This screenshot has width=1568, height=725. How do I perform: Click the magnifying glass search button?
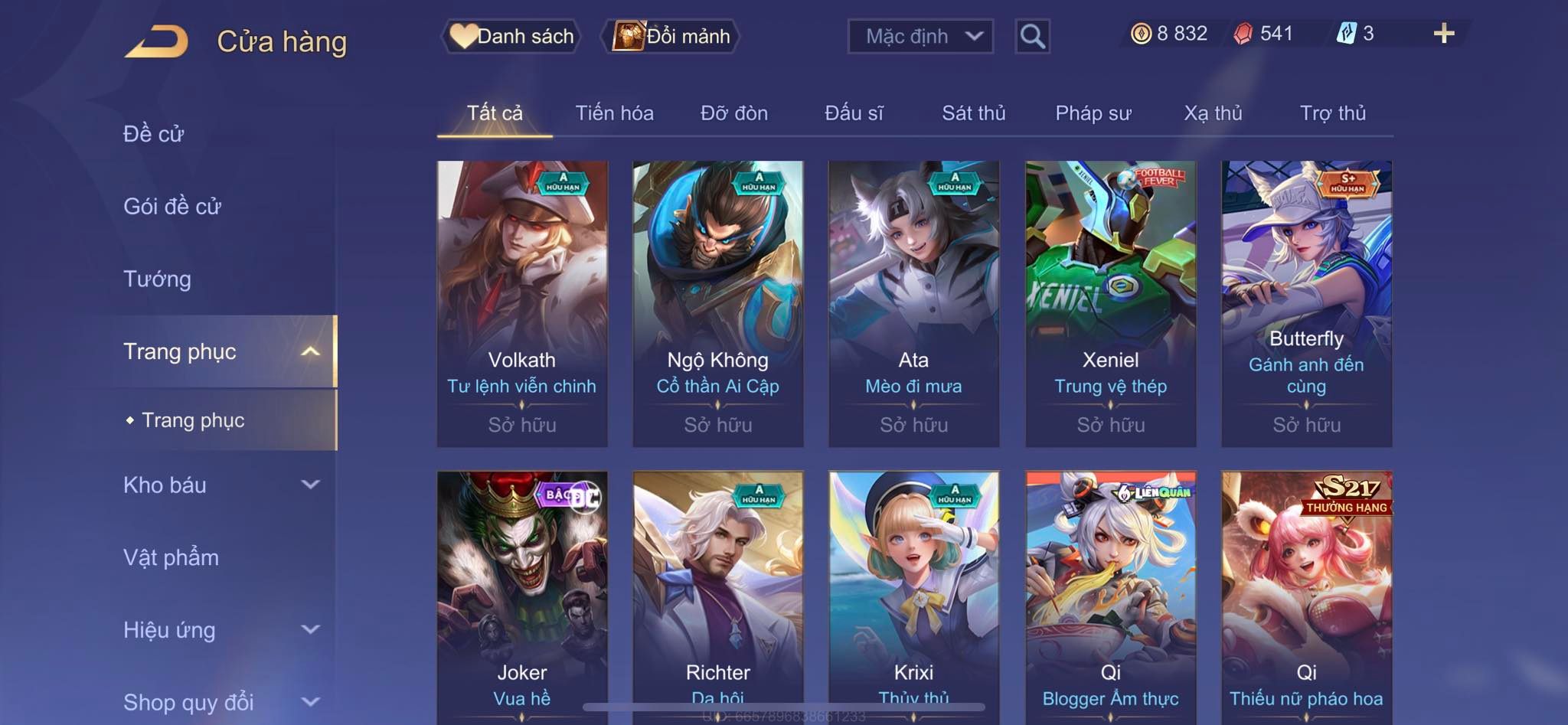[1032, 36]
